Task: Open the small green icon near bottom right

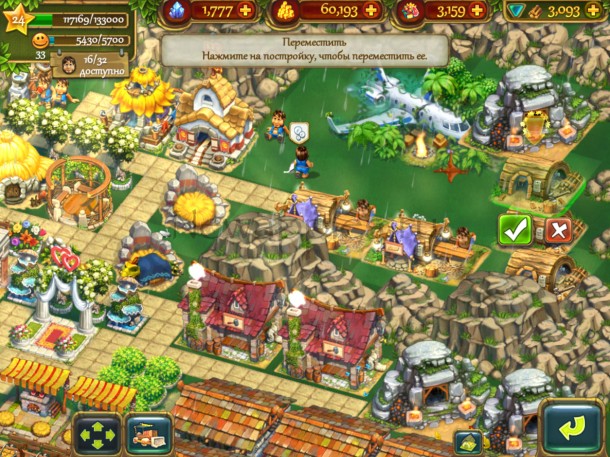Action: pos(465,441)
